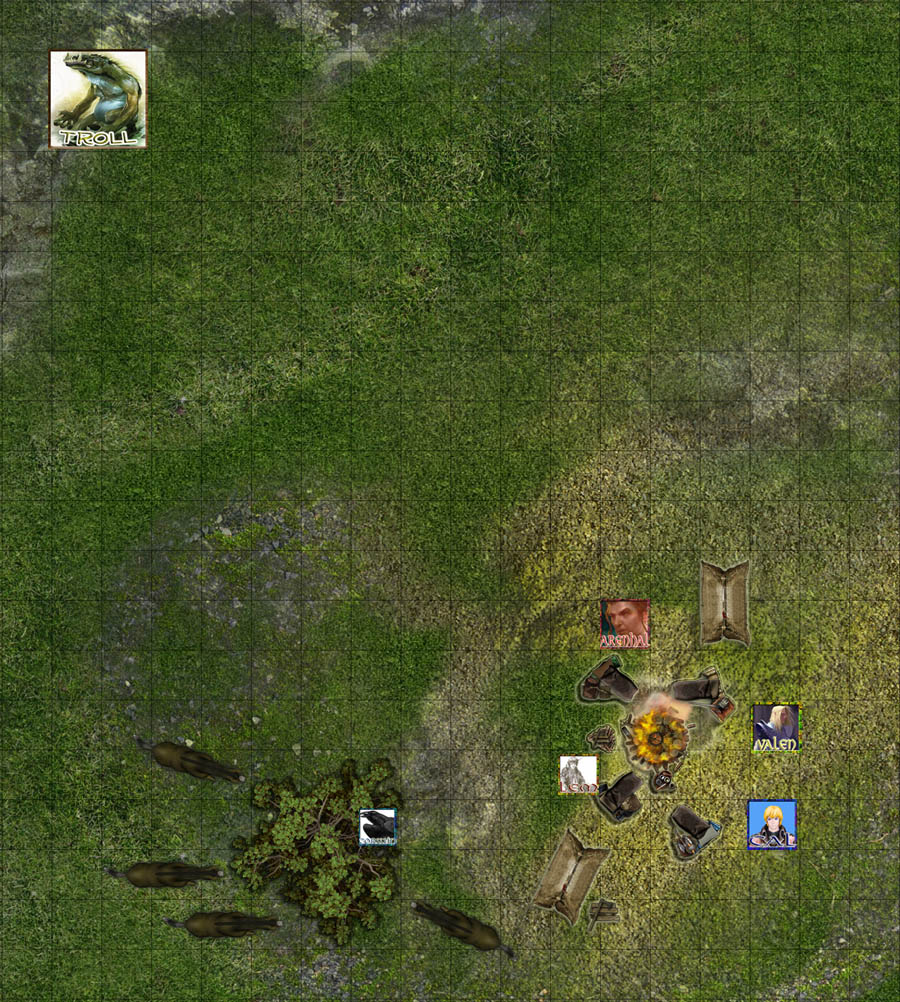The image size is (900, 1002).
Task: Select the Arenhal character token
Action: pos(624,624)
